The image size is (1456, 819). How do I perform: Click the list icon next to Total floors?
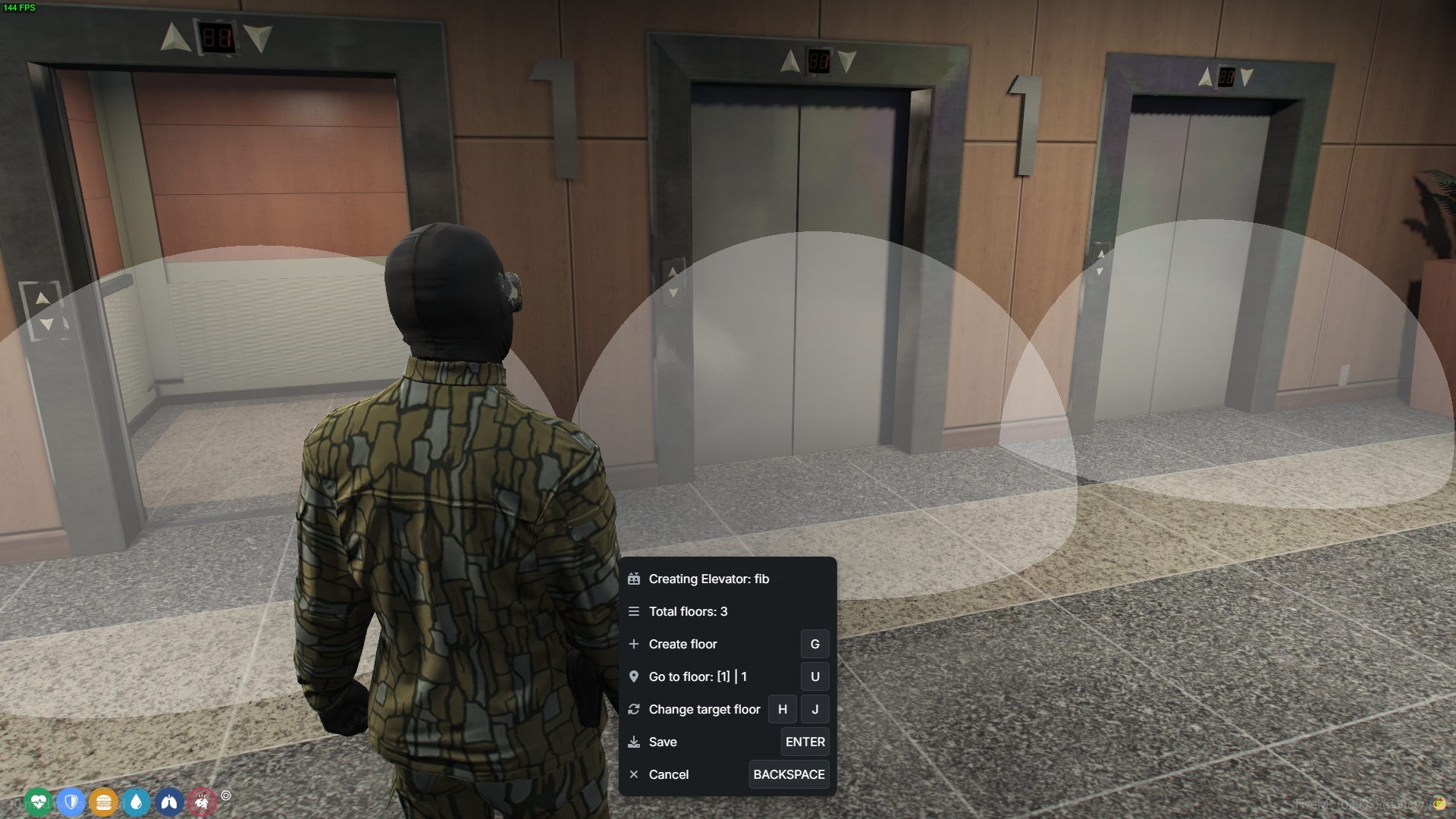635,611
